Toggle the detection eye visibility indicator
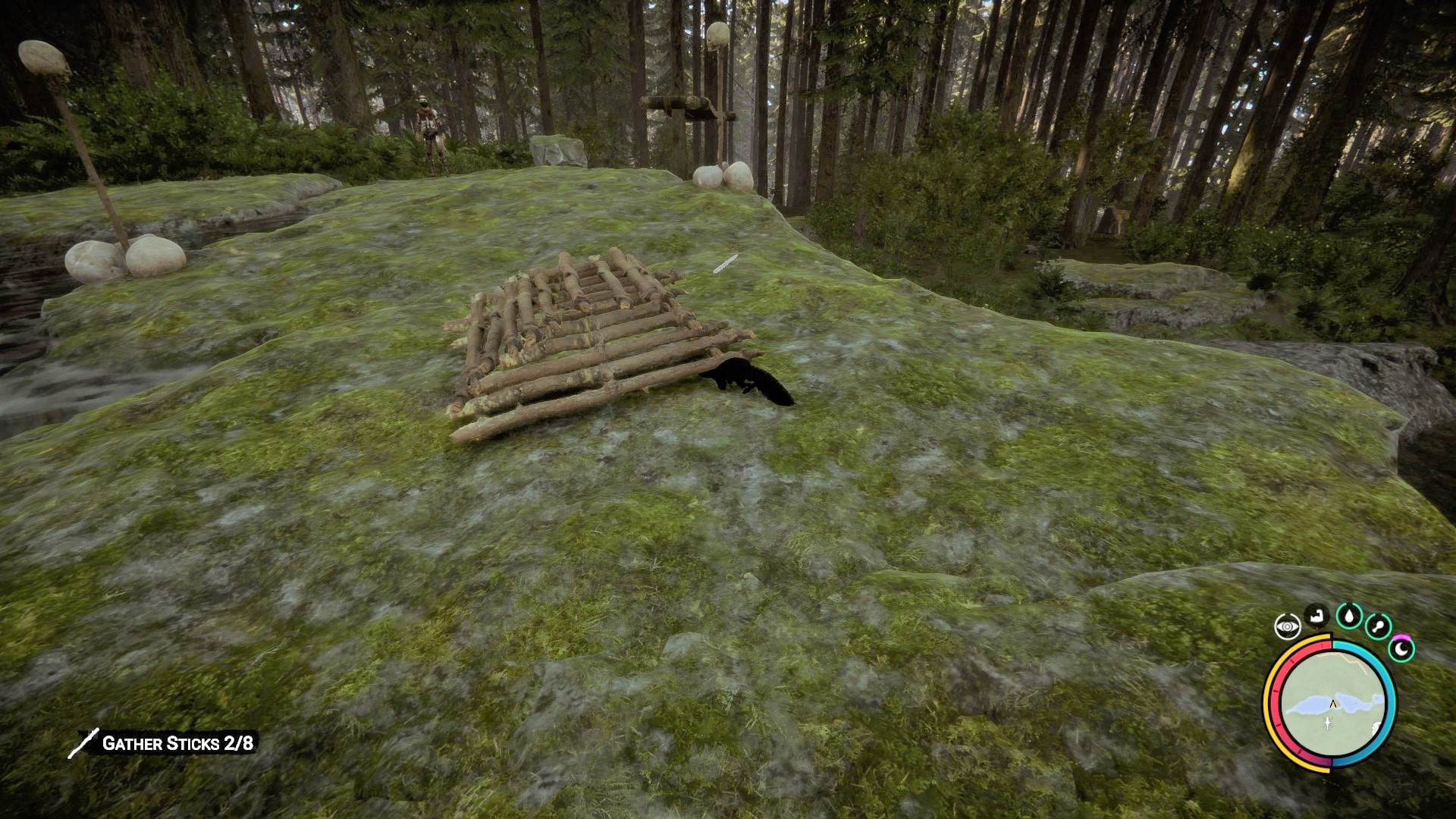 click(1288, 626)
